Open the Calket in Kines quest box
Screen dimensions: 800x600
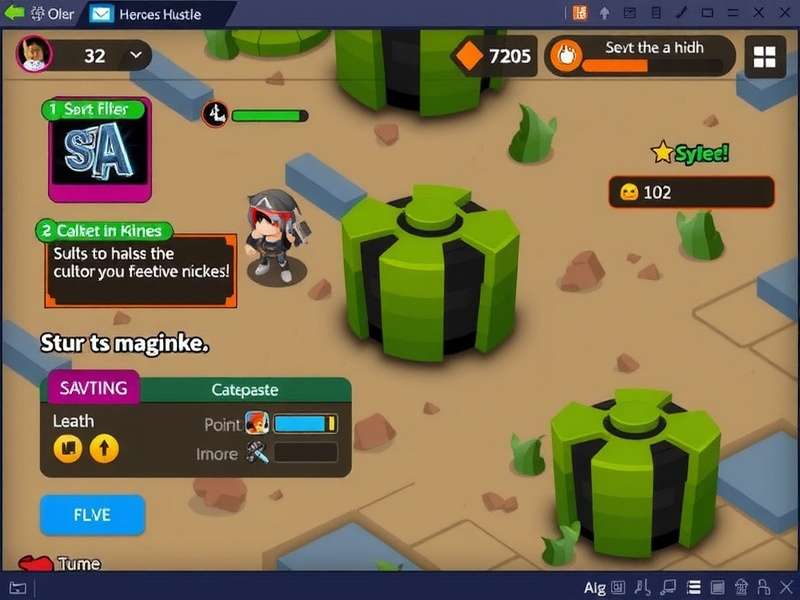coord(140,262)
